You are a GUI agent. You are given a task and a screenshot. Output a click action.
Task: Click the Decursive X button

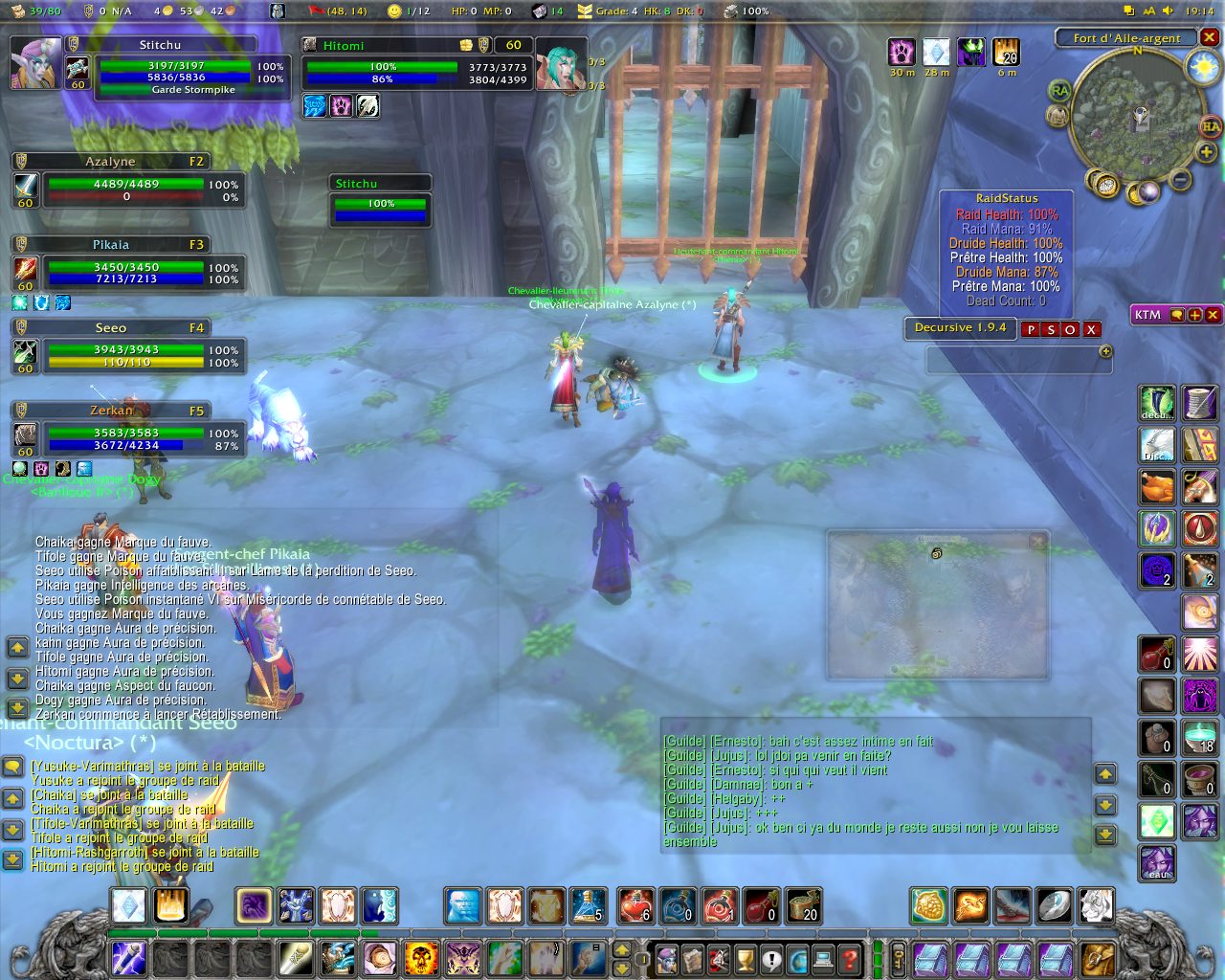1091,329
